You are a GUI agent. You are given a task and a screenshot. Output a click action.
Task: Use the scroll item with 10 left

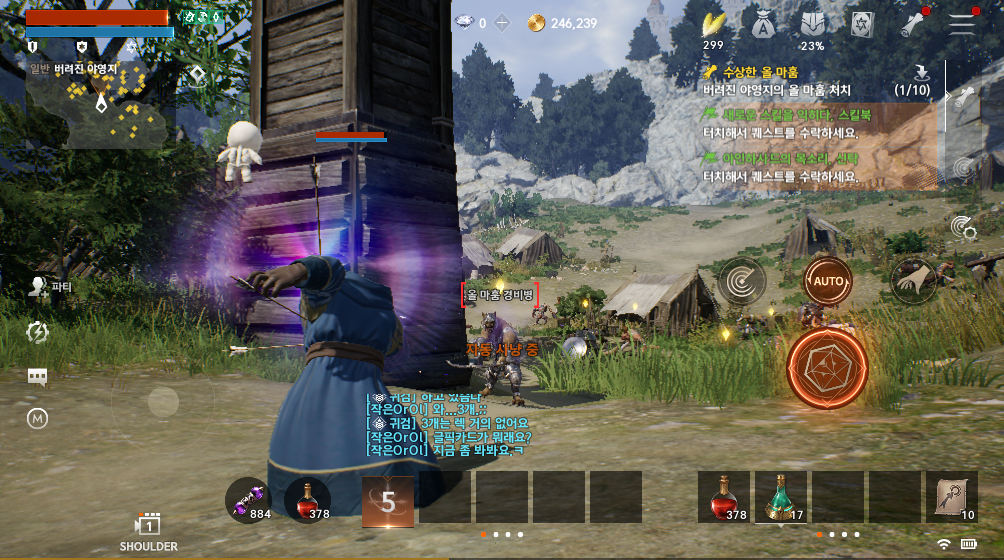click(x=951, y=498)
